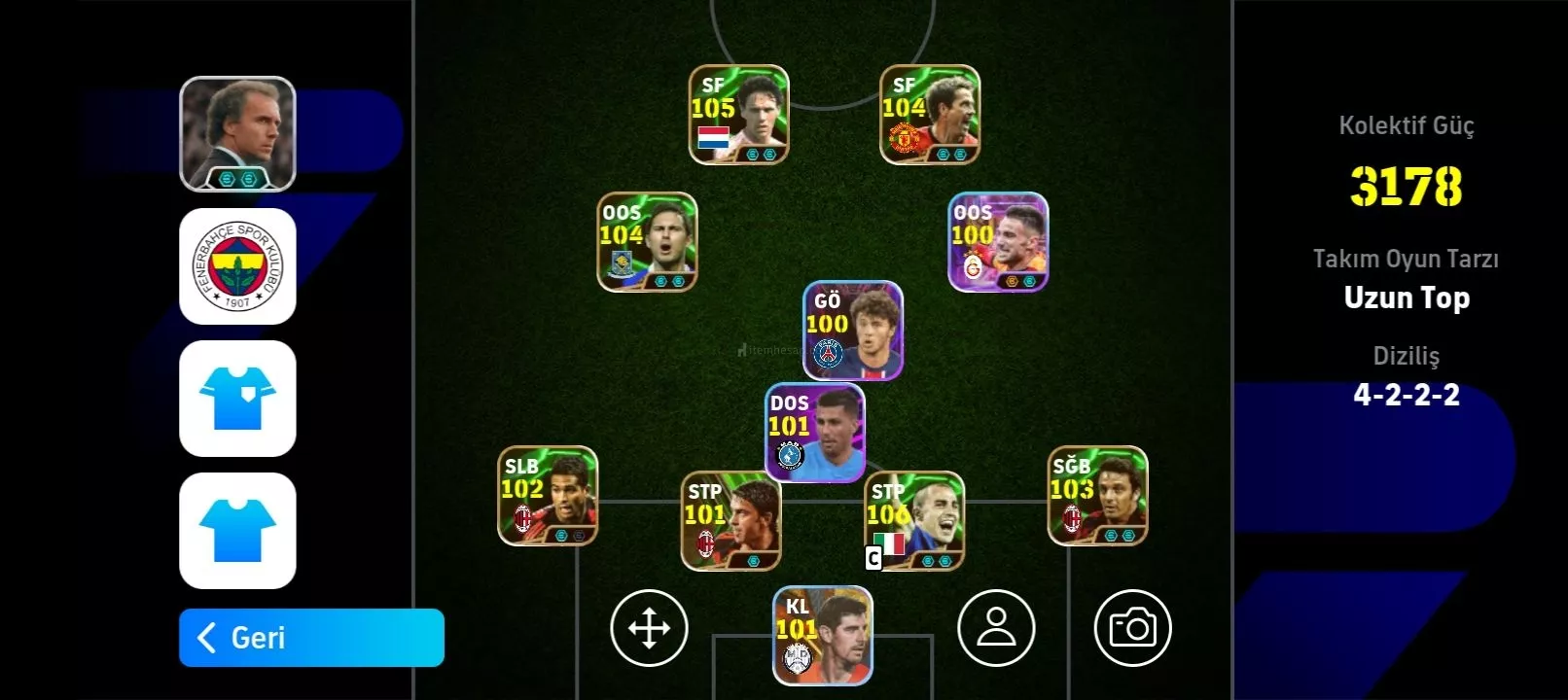Choose the 100 OOS Galatasaray midfielder card
This screenshot has height=700, width=1568.
click(x=998, y=242)
